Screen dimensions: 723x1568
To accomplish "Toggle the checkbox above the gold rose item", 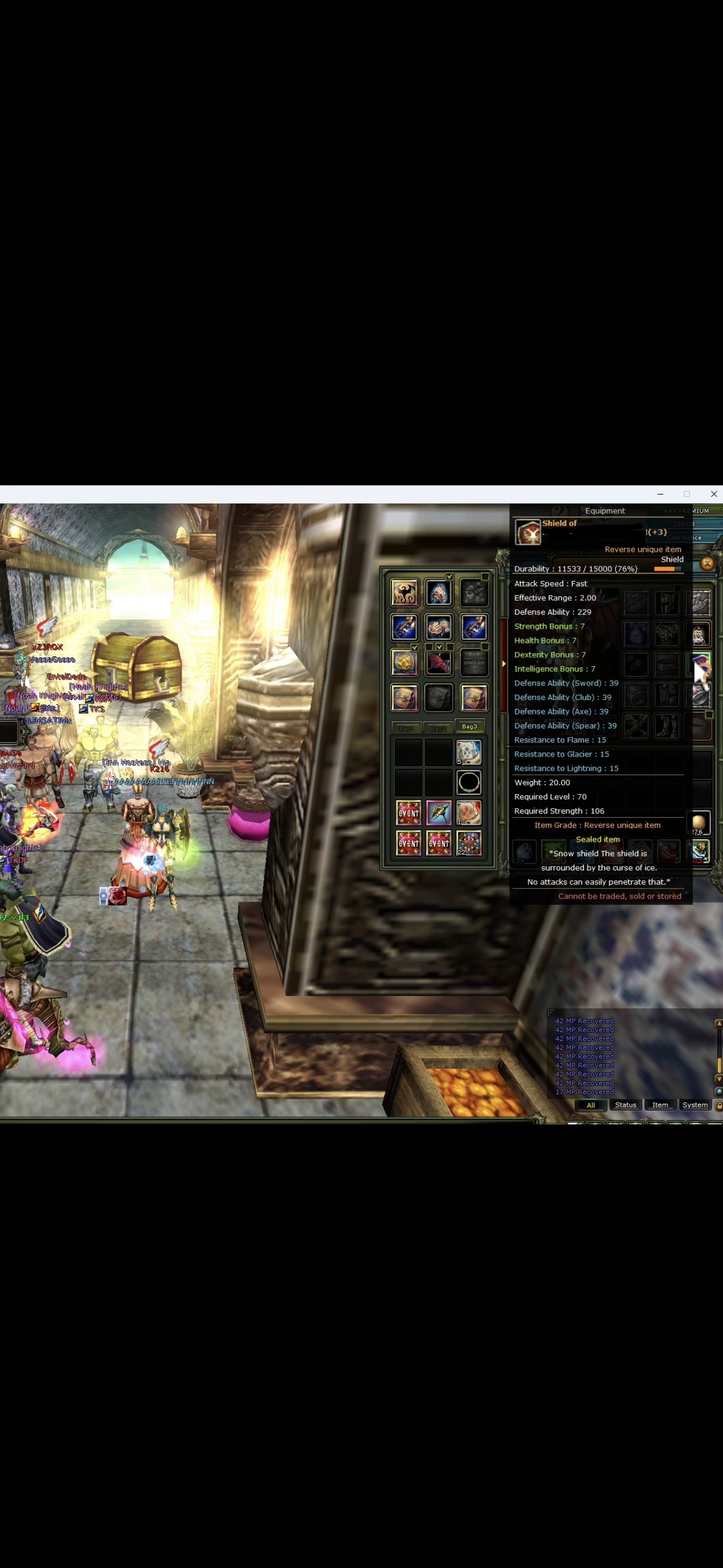I will (x=415, y=648).
